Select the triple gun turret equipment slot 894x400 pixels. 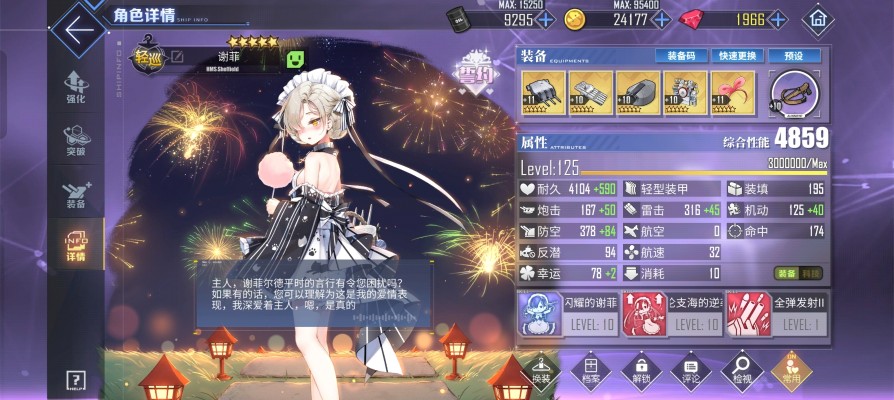coord(541,93)
